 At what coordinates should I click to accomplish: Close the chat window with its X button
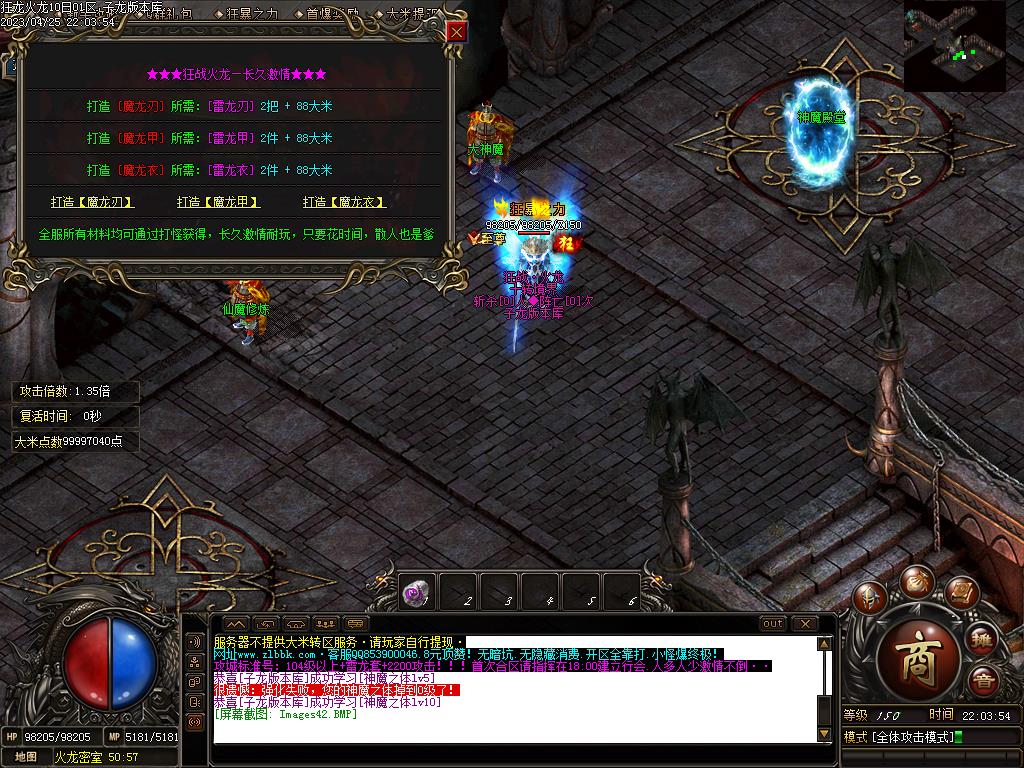pyautogui.click(x=806, y=624)
